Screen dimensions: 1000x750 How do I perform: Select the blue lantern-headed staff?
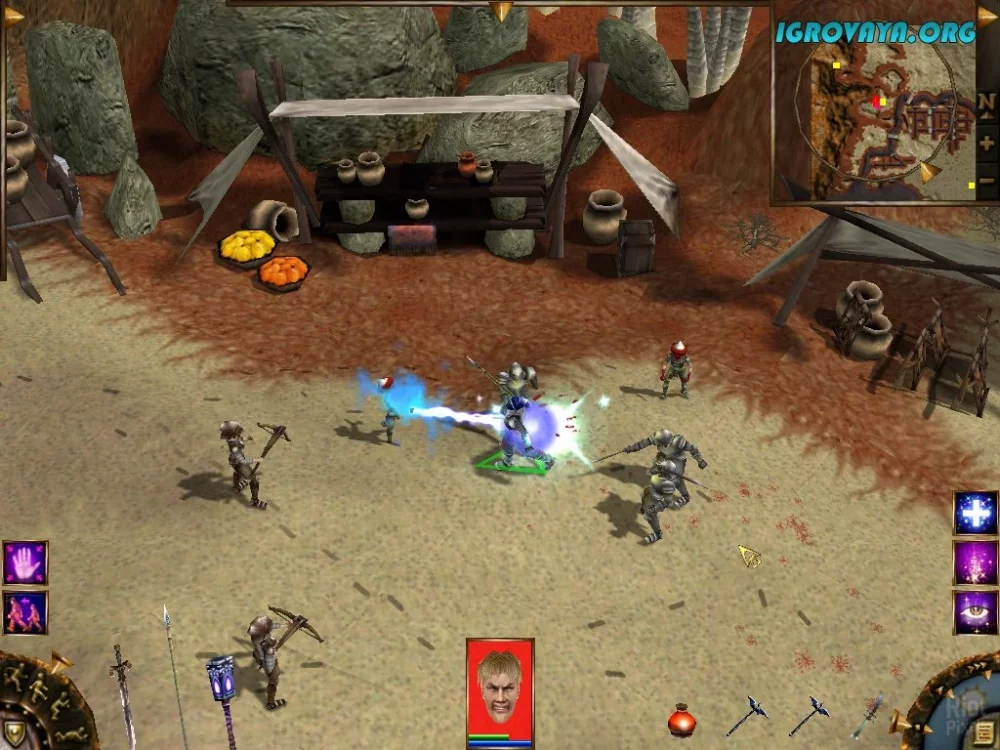(x=222, y=693)
